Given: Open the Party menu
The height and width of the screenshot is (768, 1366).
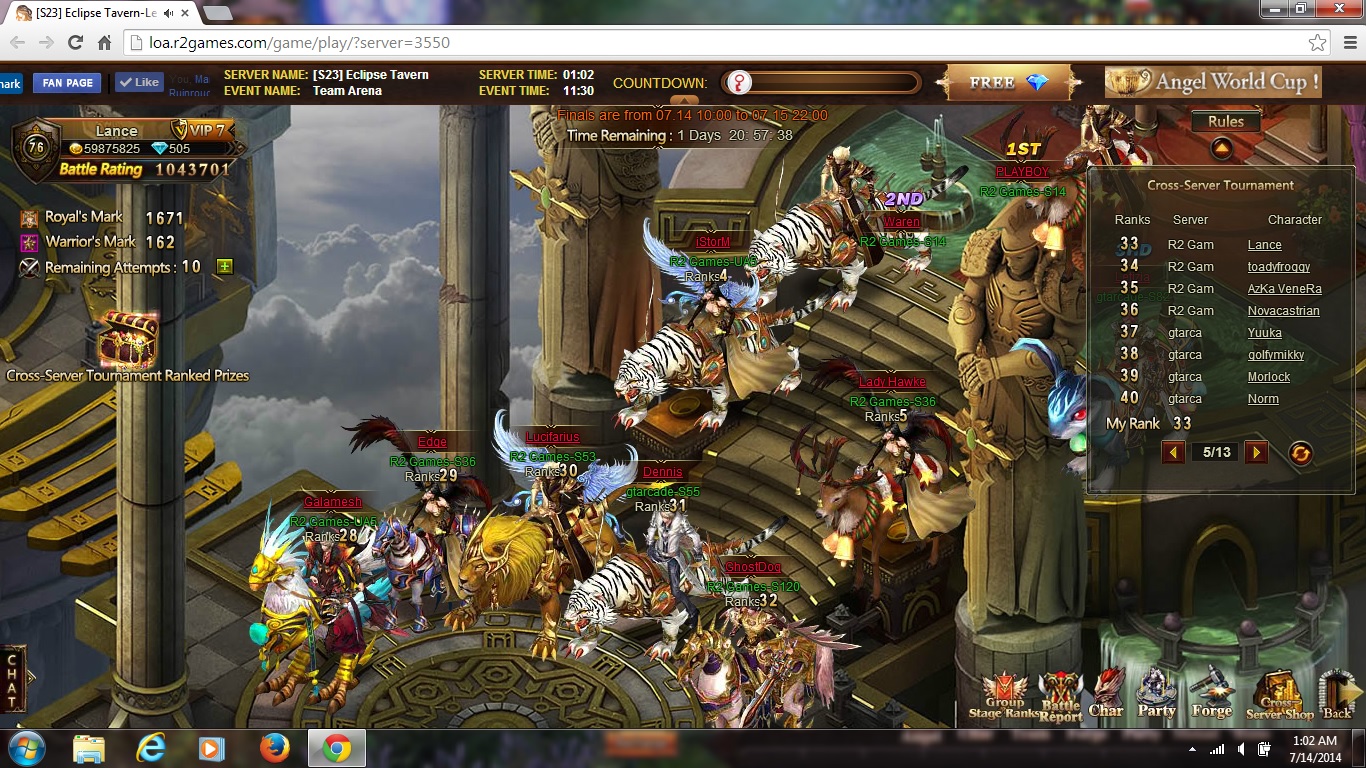Looking at the screenshot, I should [1157, 695].
